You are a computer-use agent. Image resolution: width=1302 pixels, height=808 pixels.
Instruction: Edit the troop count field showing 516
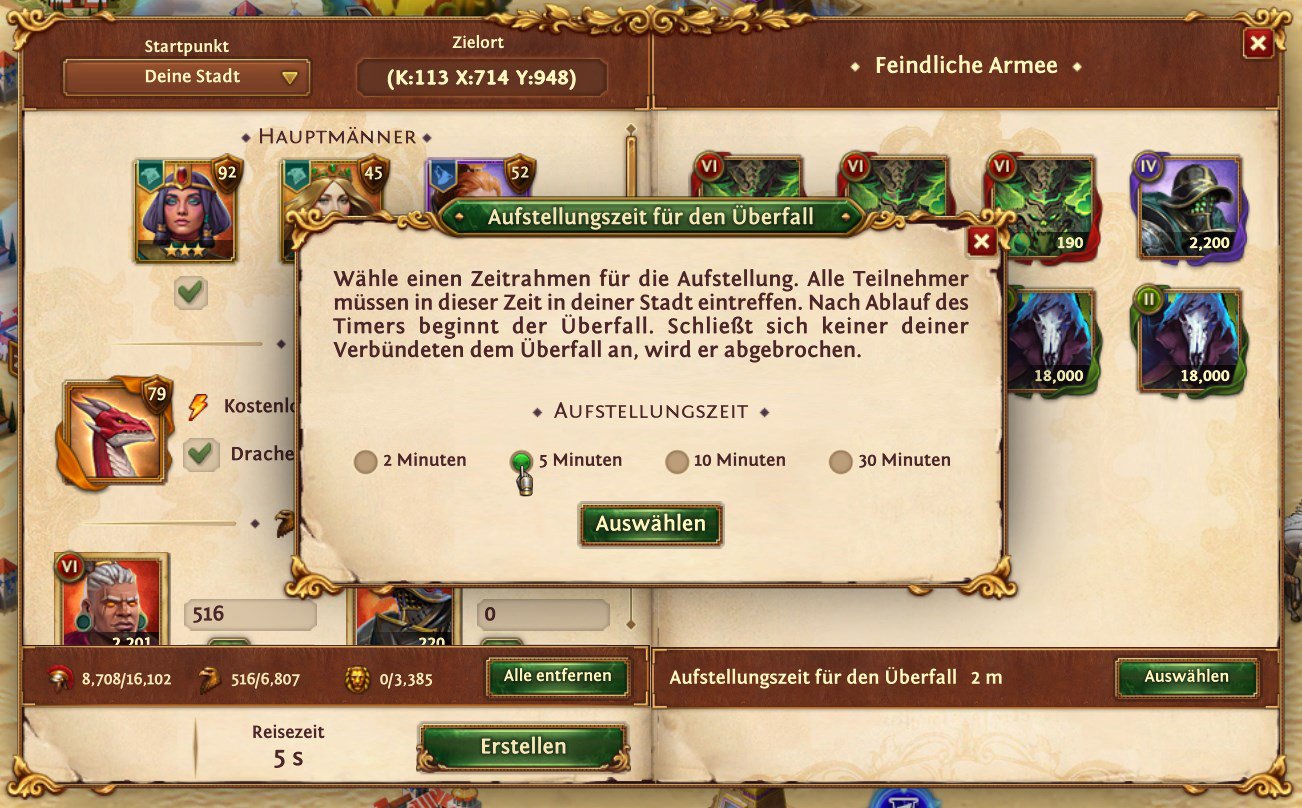249,613
